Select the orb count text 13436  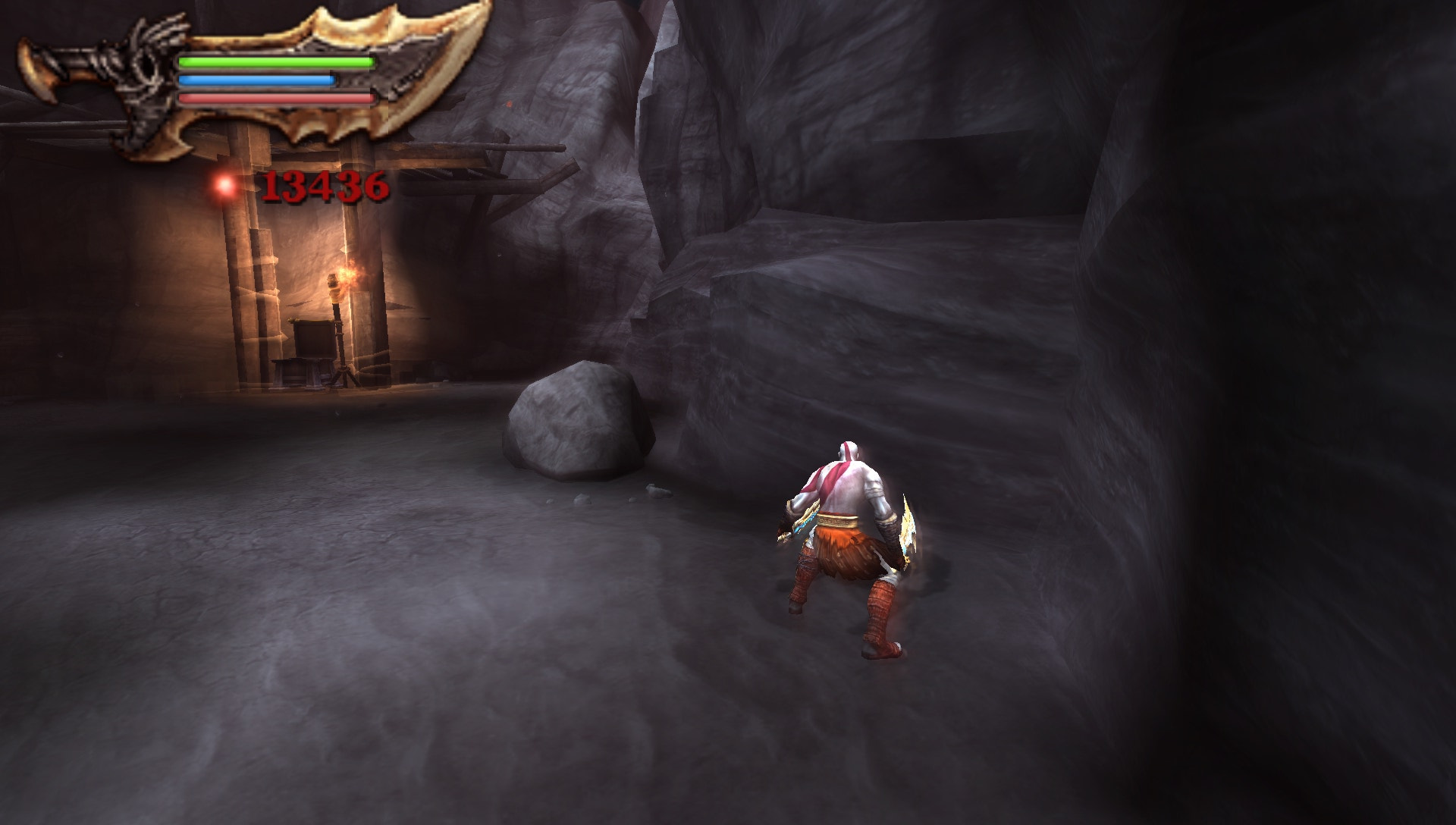[326, 187]
